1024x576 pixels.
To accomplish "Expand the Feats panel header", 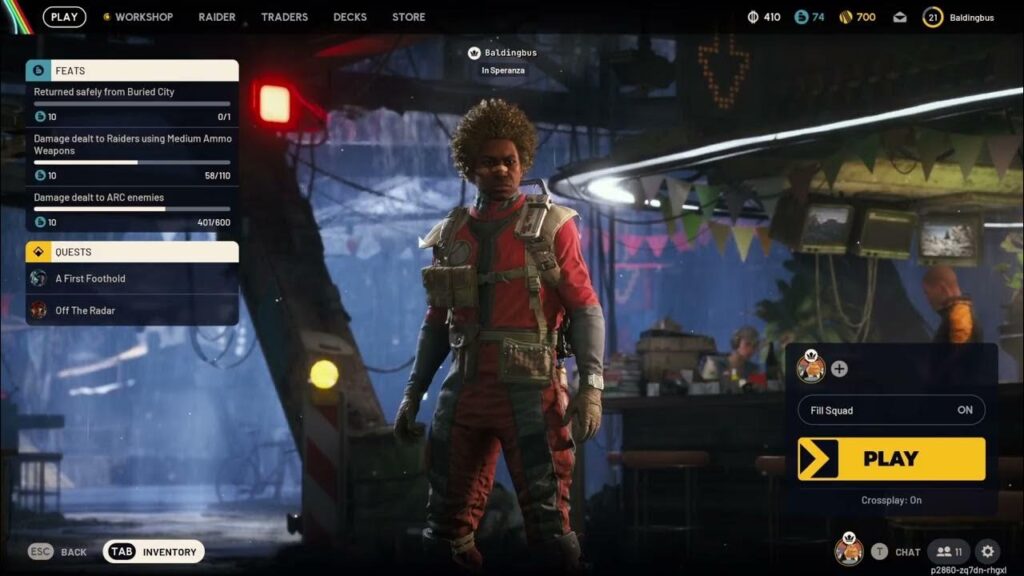I will point(132,71).
